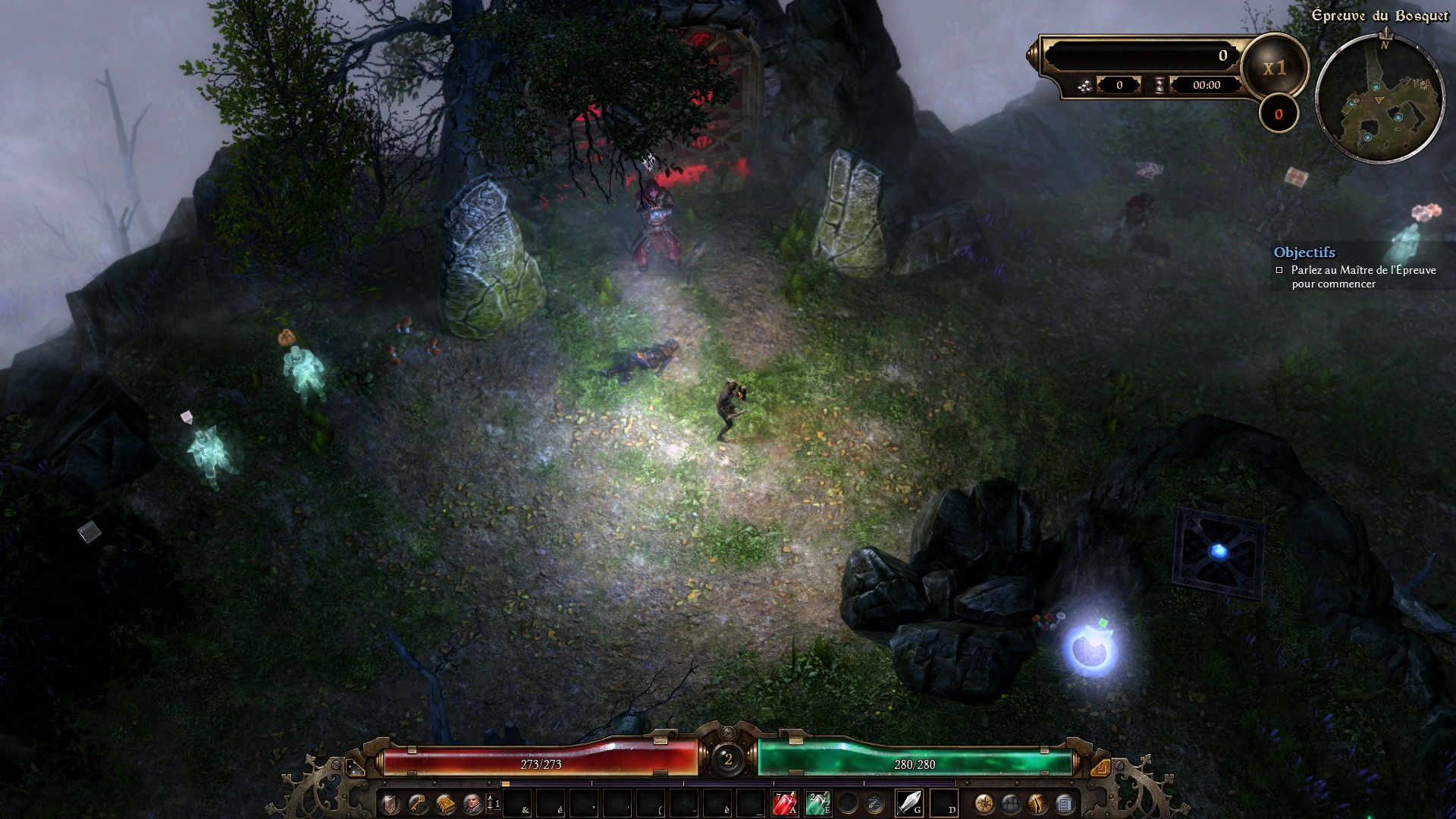
Task: Open the compass map button
Action: tap(984, 803)
